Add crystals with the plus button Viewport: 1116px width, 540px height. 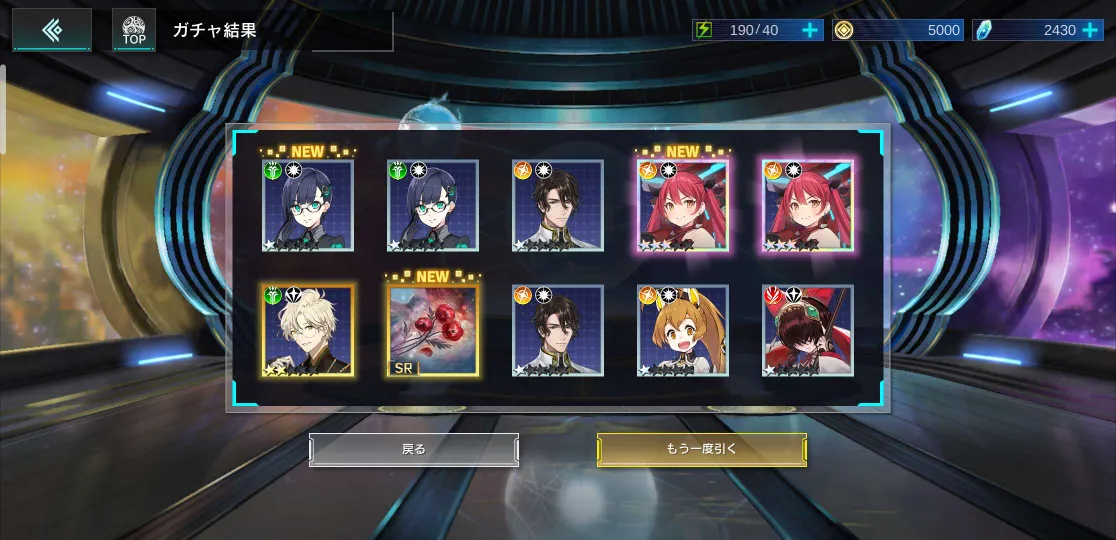click(x=1090, y=30)
